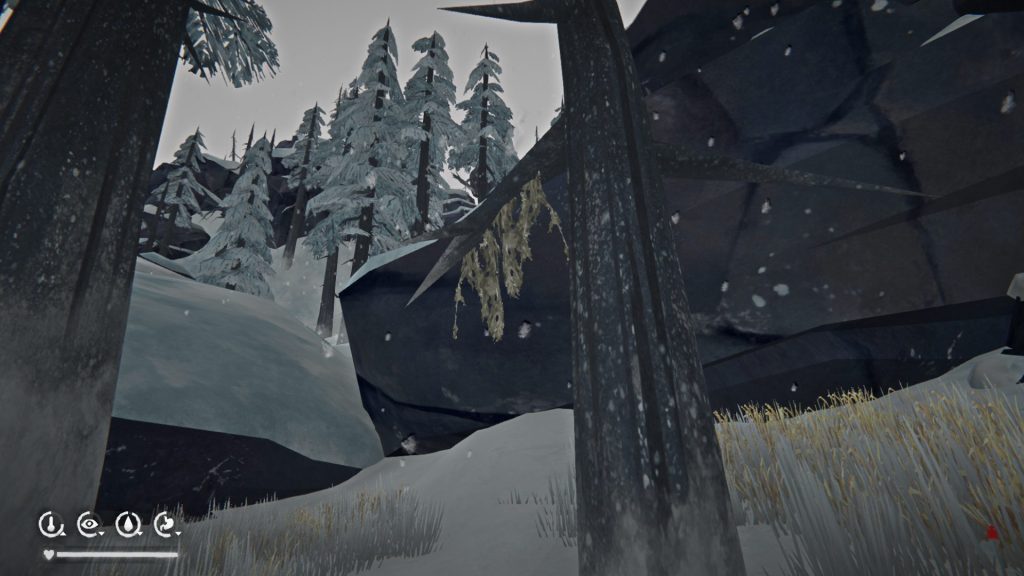The image size is (1024, 576).
Task: Check the water drop thirst icon
Action: (x=127, y=523)
